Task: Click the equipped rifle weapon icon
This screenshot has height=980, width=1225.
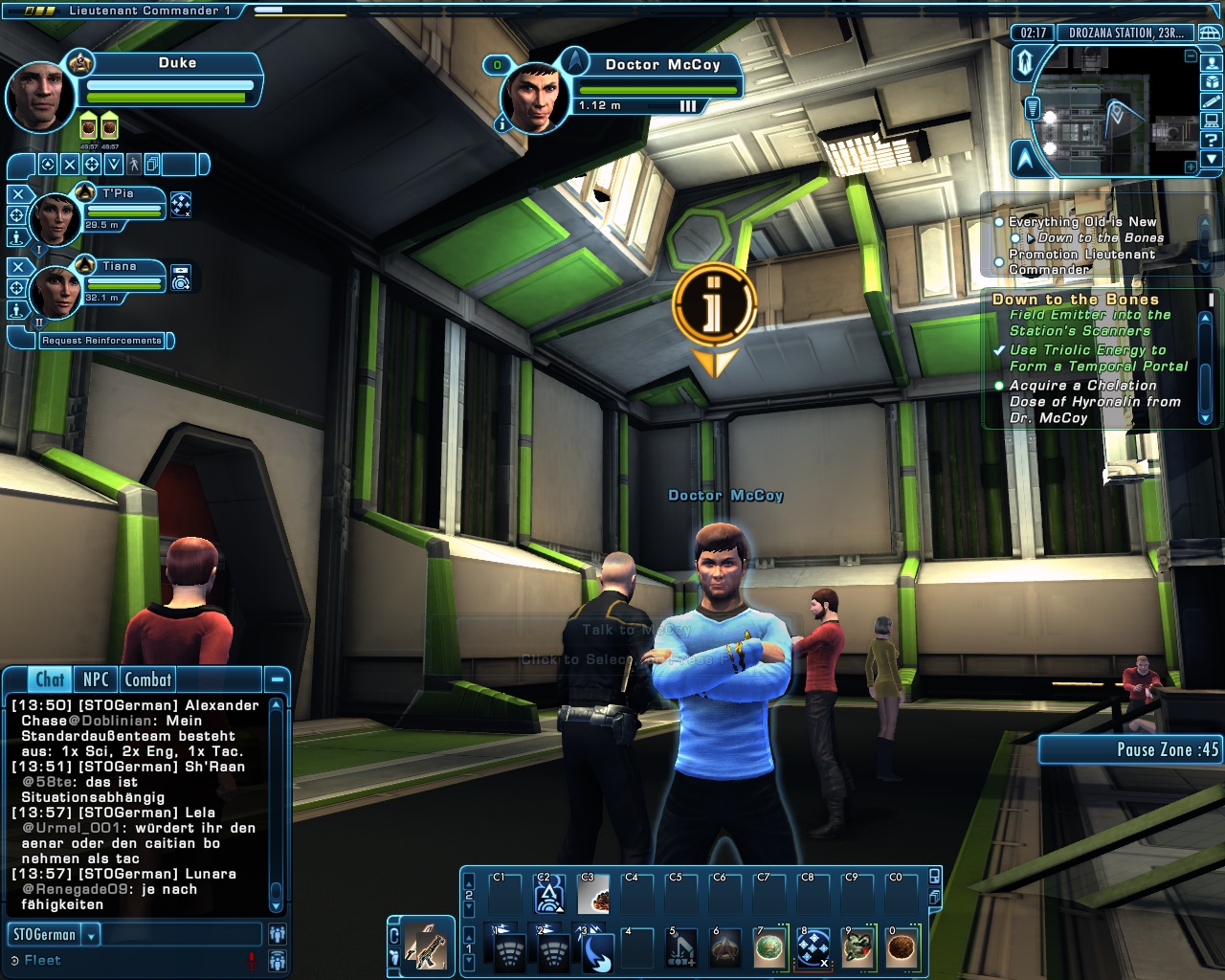Action: point(426,947)
